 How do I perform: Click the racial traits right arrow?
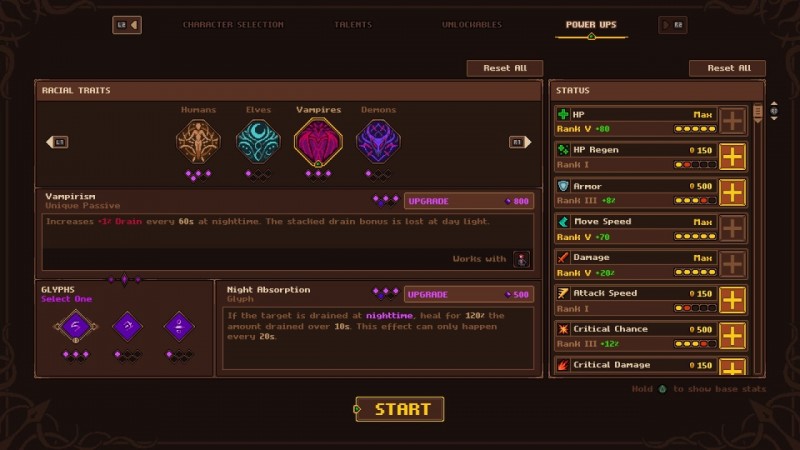click(518, 142)
